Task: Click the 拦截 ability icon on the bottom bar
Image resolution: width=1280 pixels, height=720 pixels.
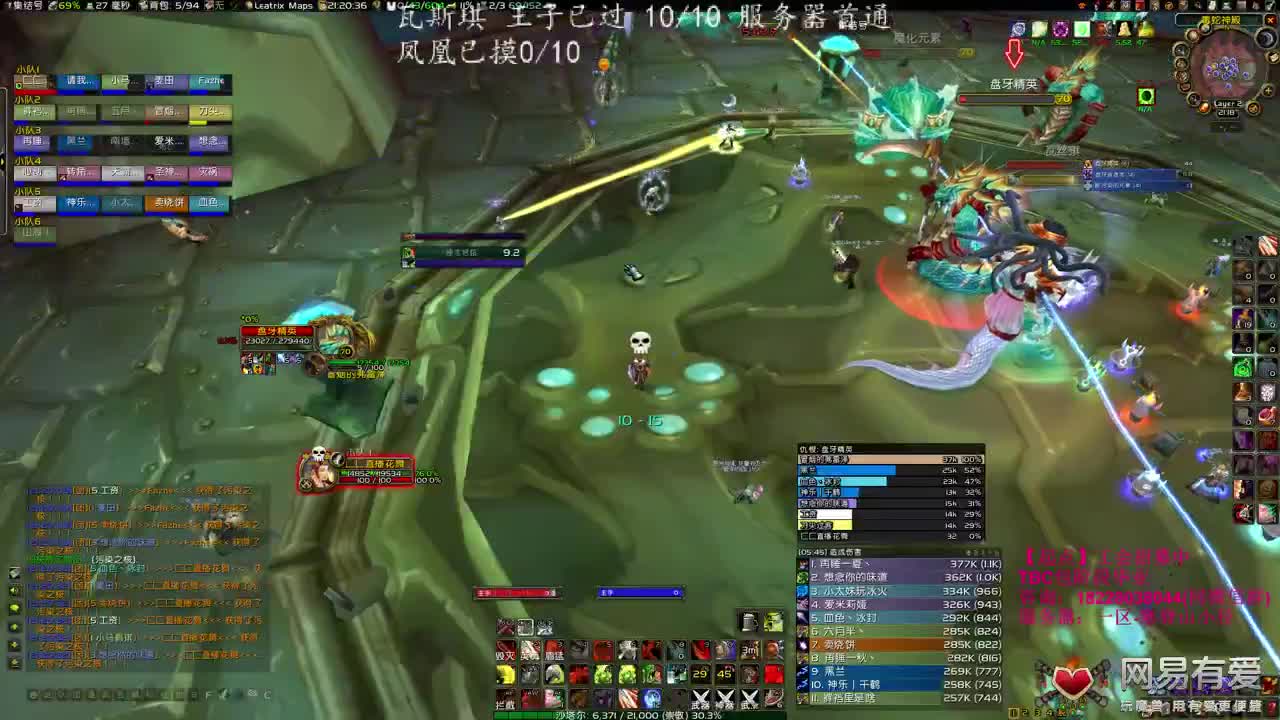Action: (505, 700)
